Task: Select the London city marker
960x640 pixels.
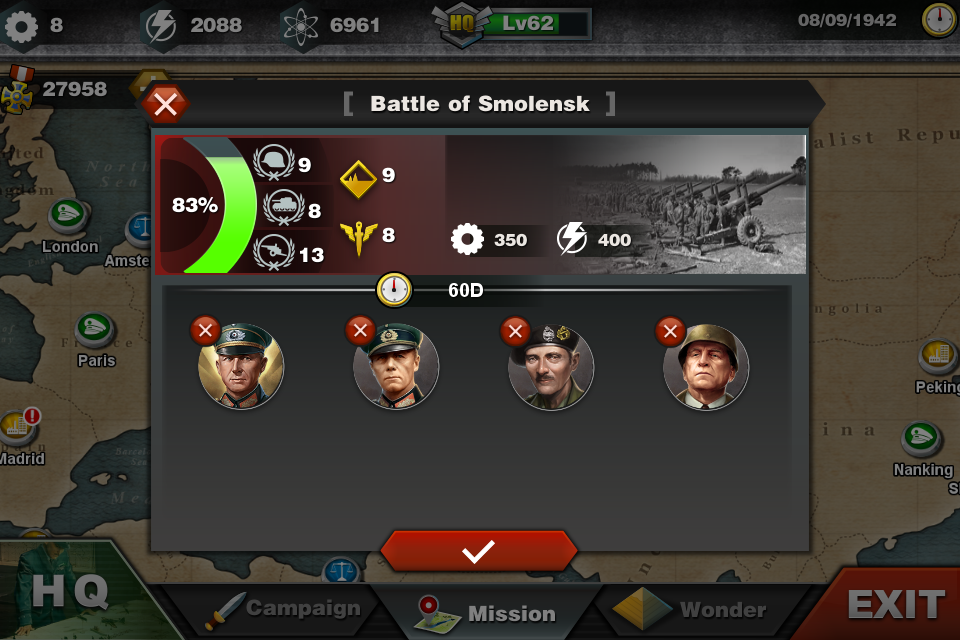Action: tap(69, 216)
